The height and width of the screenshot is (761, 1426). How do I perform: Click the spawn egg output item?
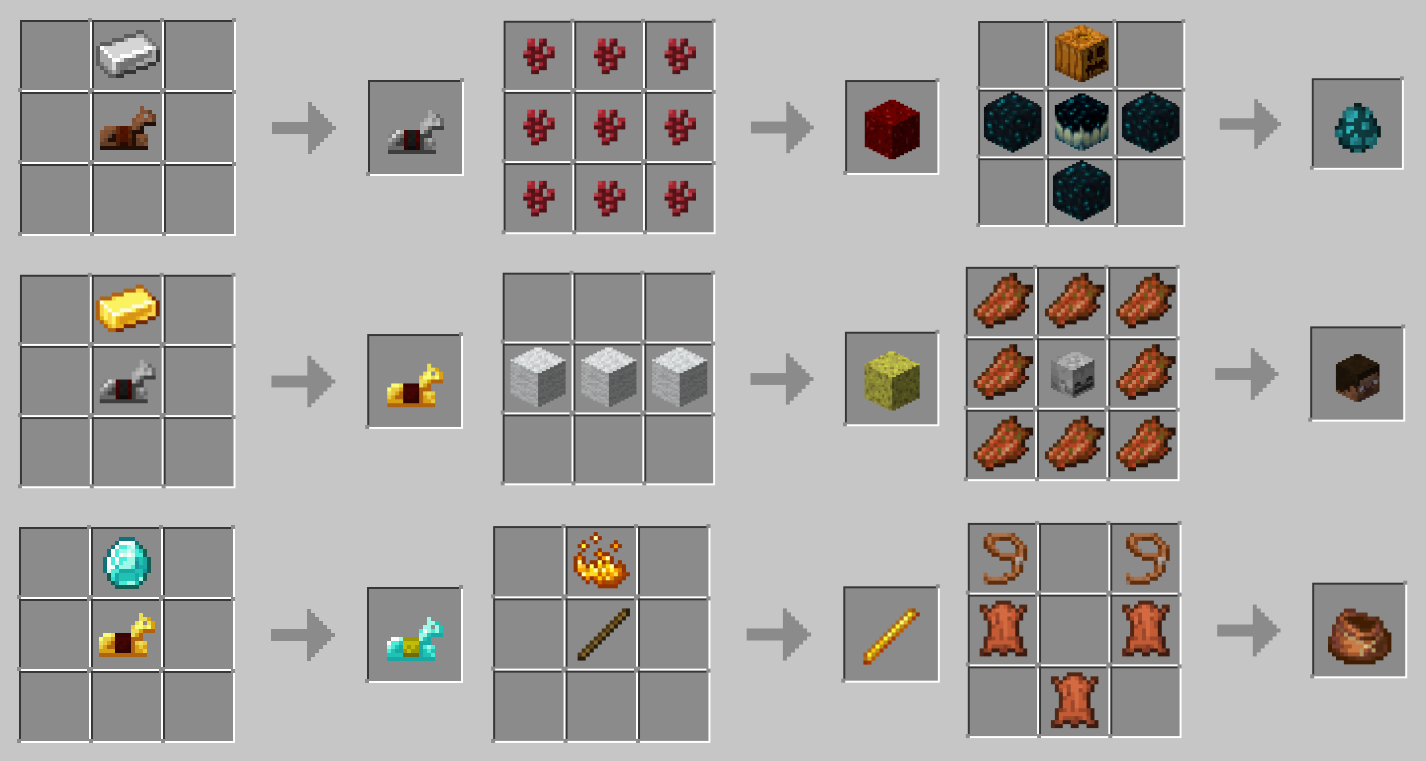pos(1357,125)
